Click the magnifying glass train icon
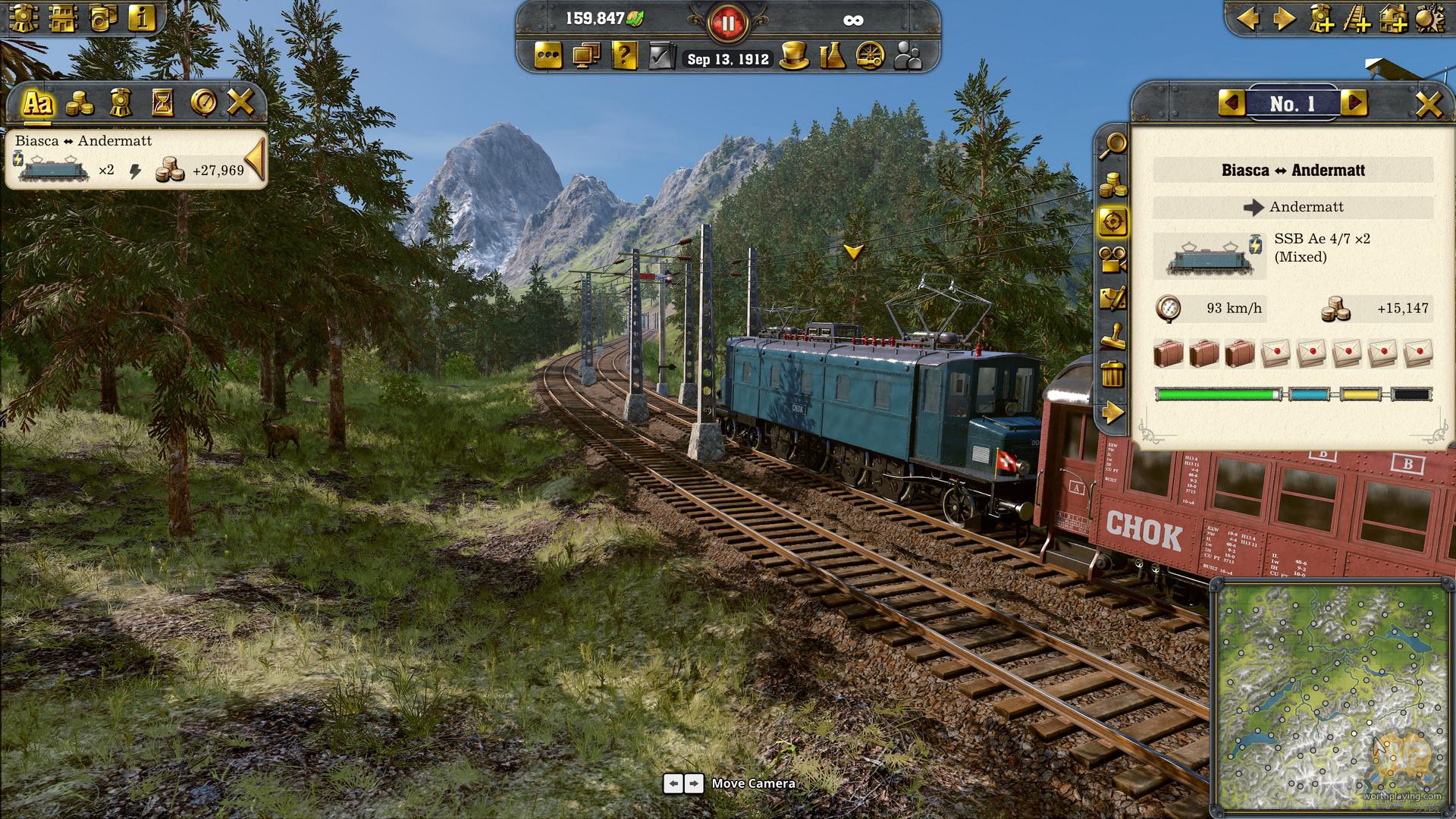Screen dimensions: 1456x819 pyautogui.click(x=1112, y=145)
